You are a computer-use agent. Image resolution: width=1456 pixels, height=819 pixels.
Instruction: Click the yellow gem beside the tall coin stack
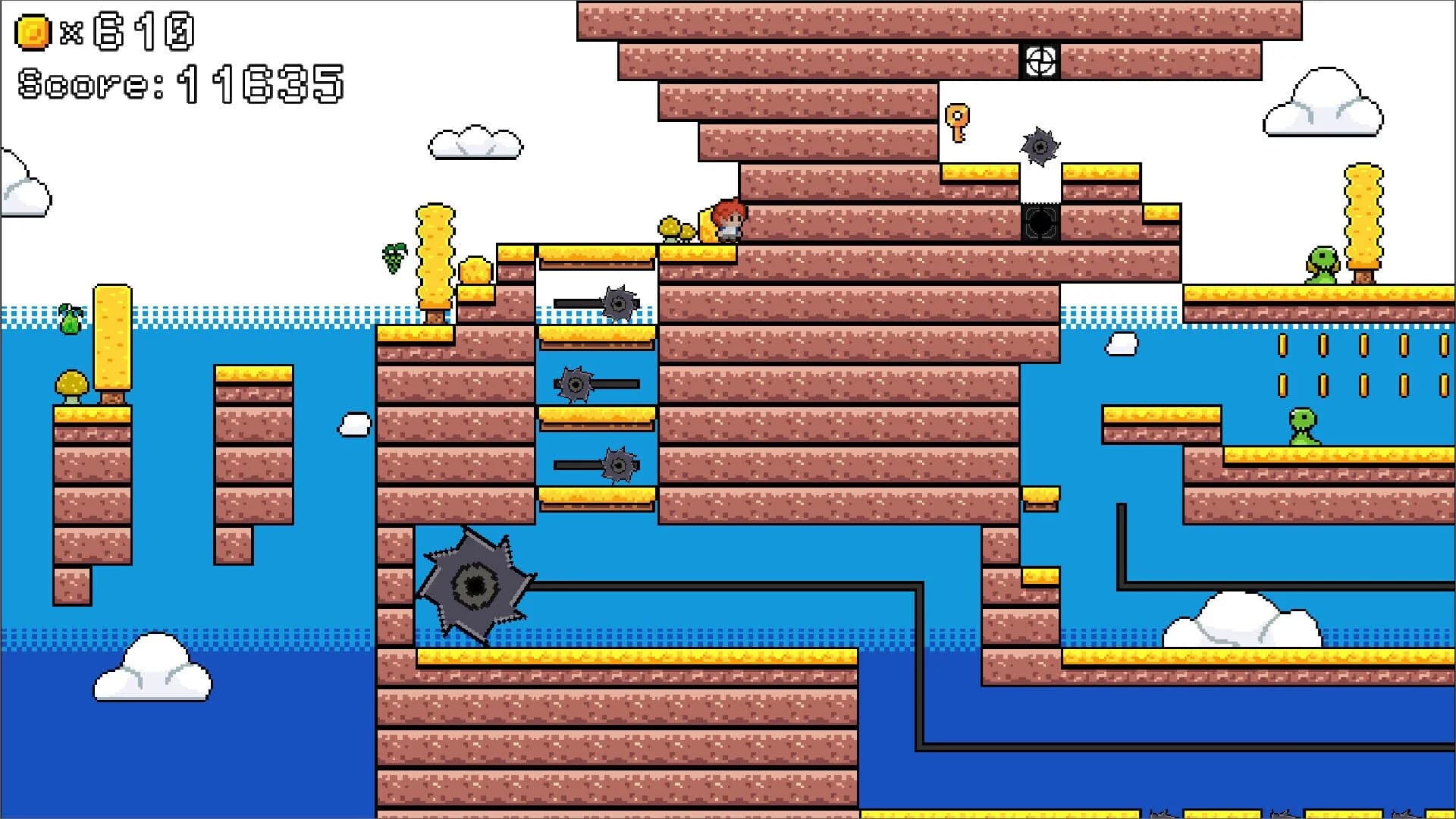pyautogui.click(x=474, y=271)
